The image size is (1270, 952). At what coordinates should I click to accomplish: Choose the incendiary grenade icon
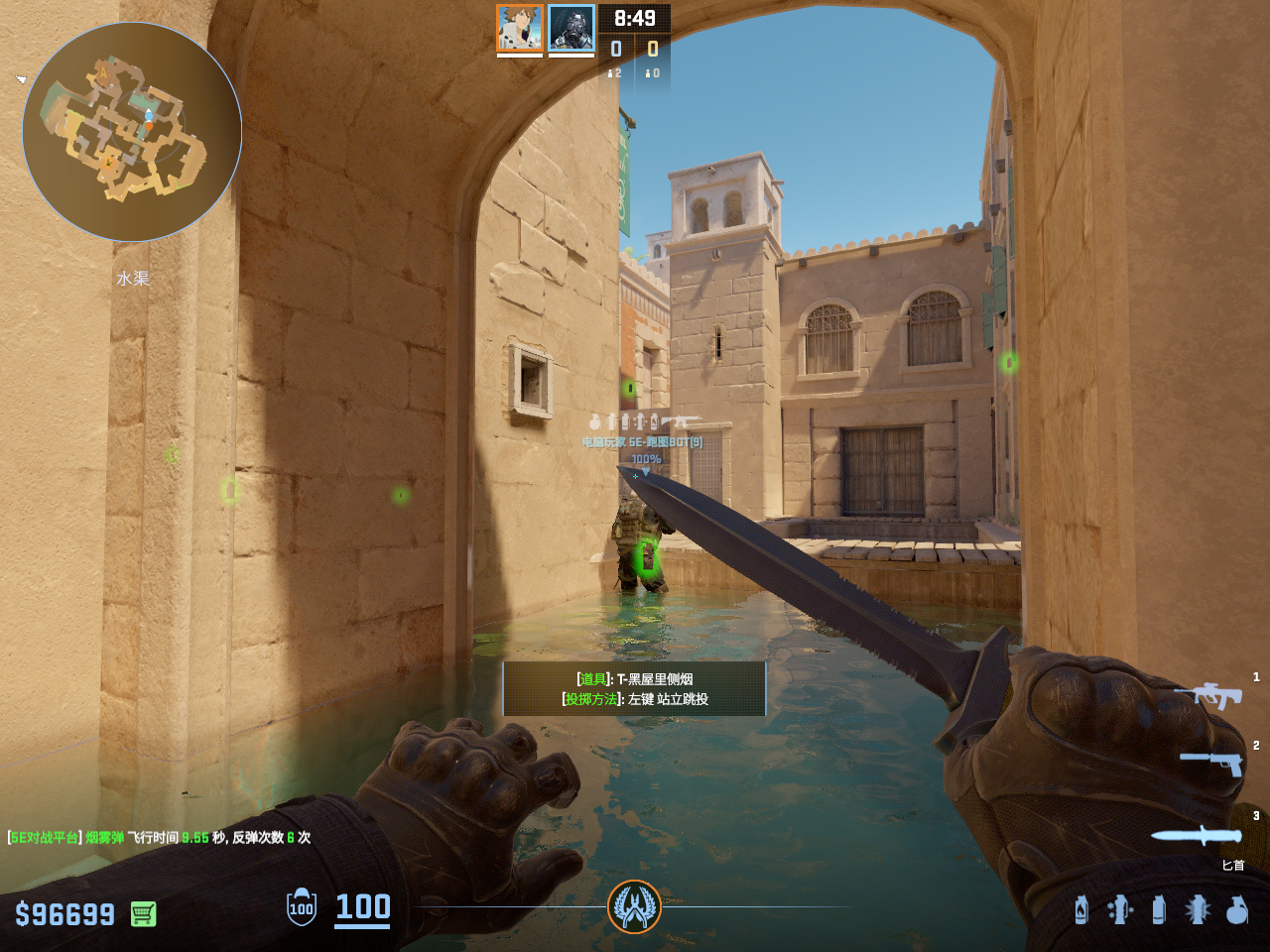point(1081,909)
